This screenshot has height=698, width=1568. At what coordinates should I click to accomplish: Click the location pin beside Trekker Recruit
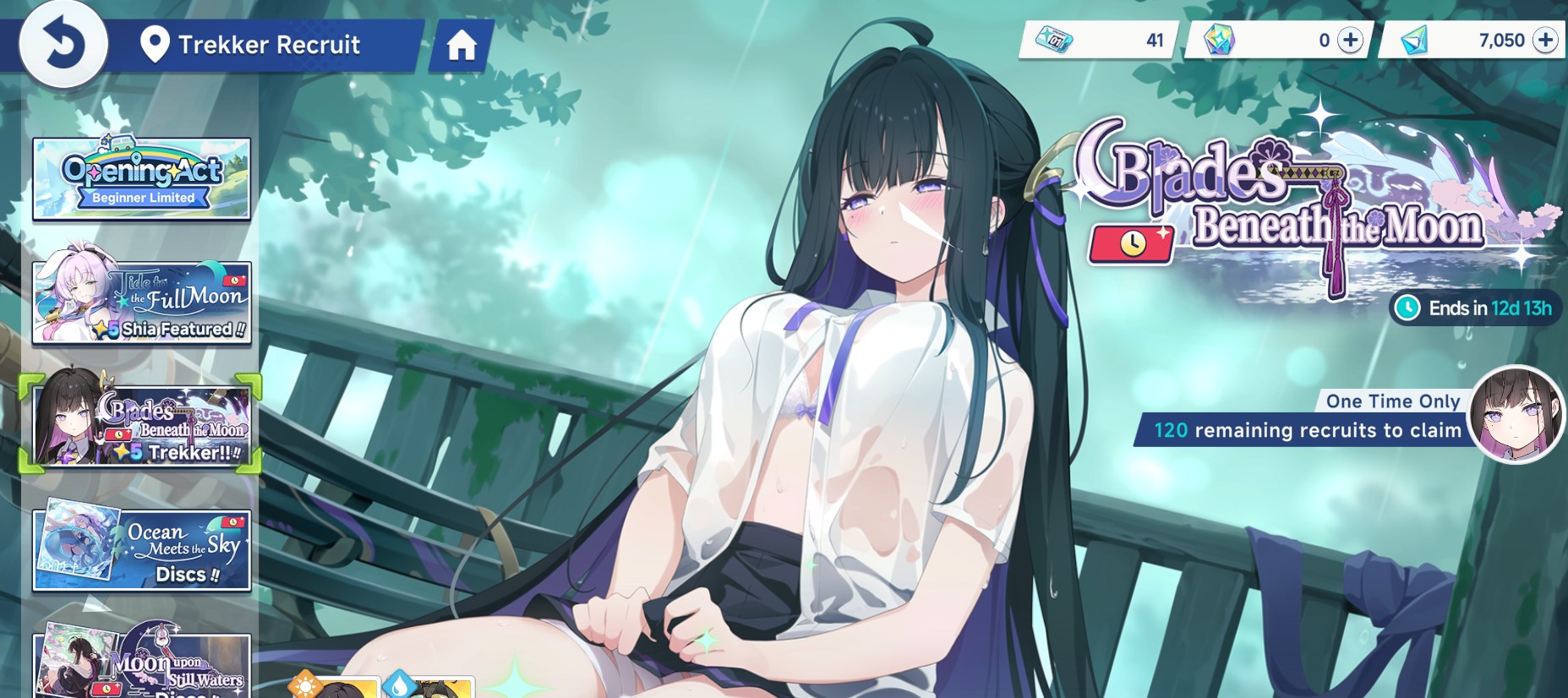click(155, 45)
